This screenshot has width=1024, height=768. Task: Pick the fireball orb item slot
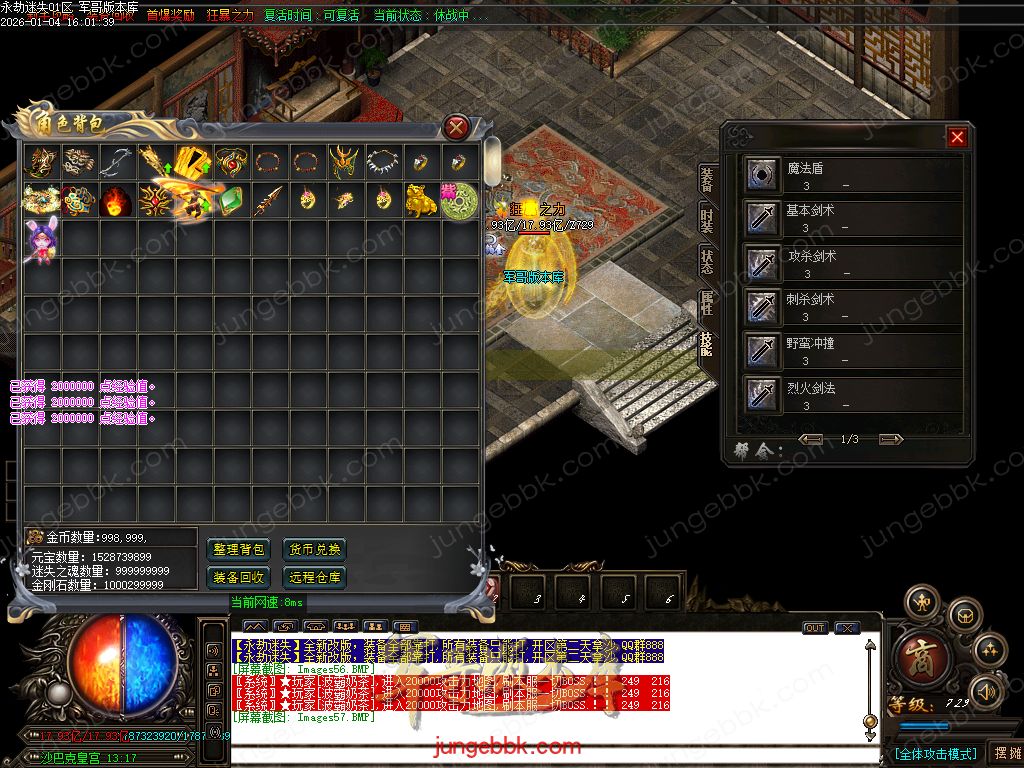118,200
